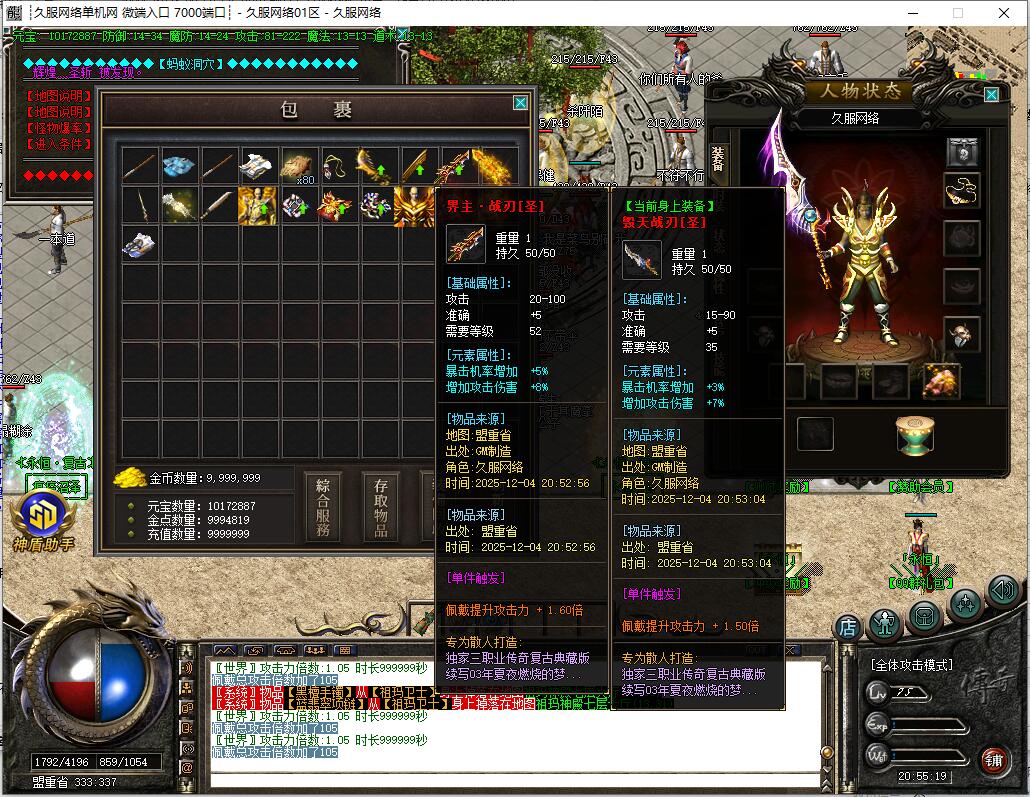Select the animal hide stack x80
The image size is (1030, 797).
(298, 166)
